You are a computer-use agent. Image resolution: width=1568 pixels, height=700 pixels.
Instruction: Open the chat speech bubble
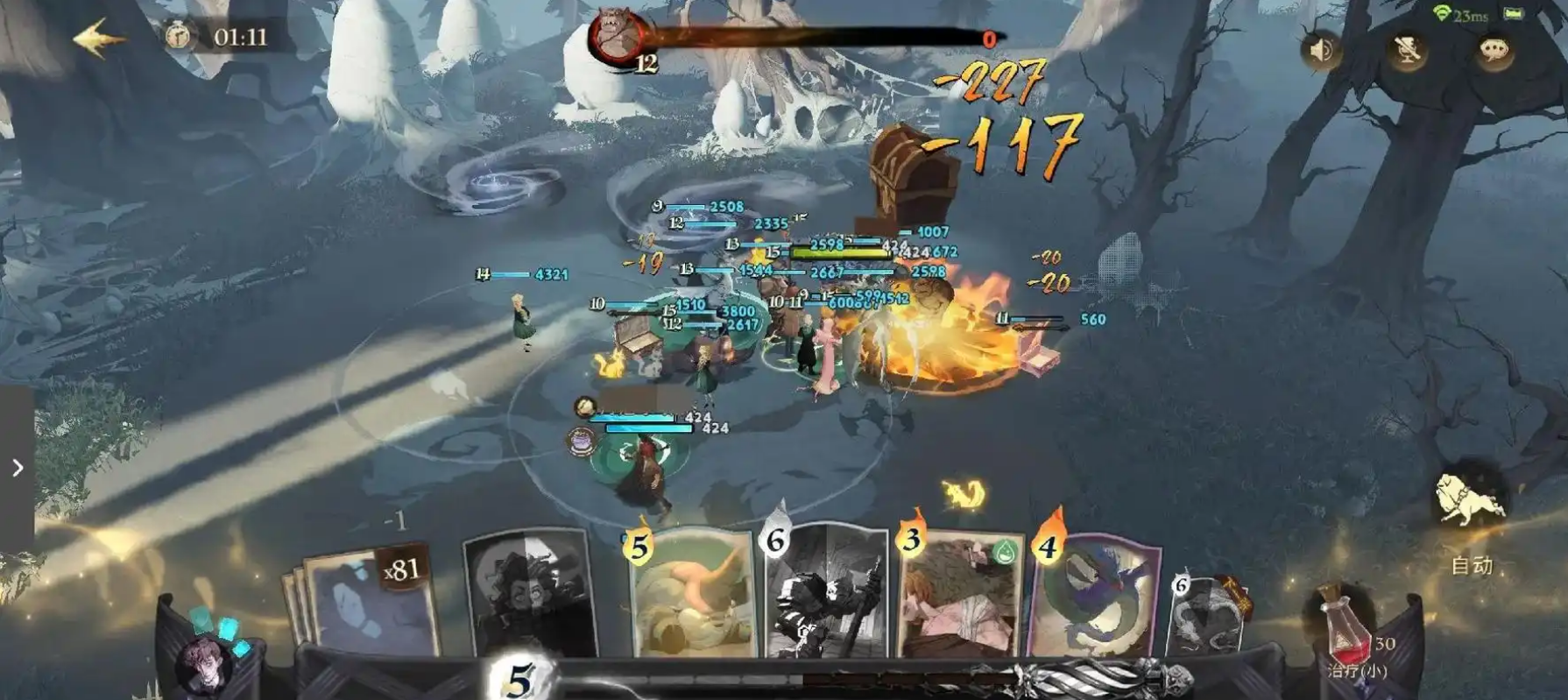(1494, 51)
